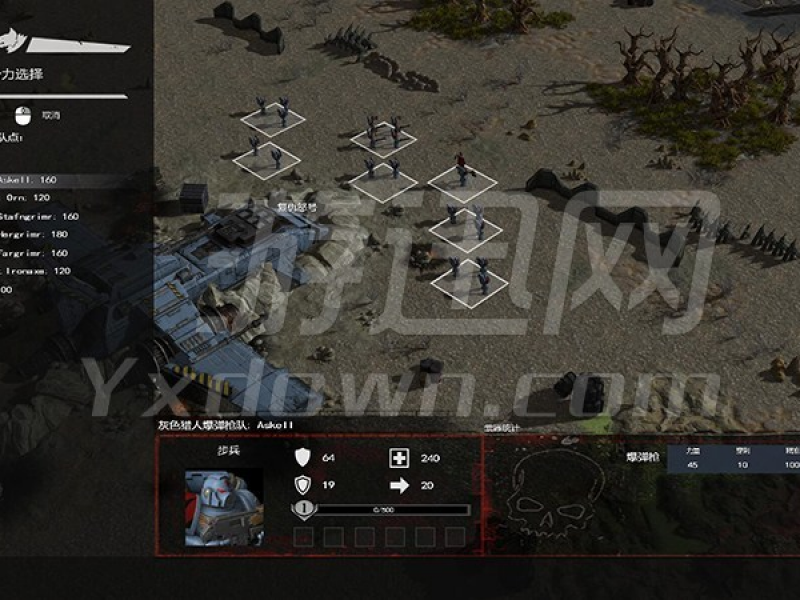Select the Ironaxe 120 squad row
The height and width of the screenshot is (600, 800).
(35, 271)
